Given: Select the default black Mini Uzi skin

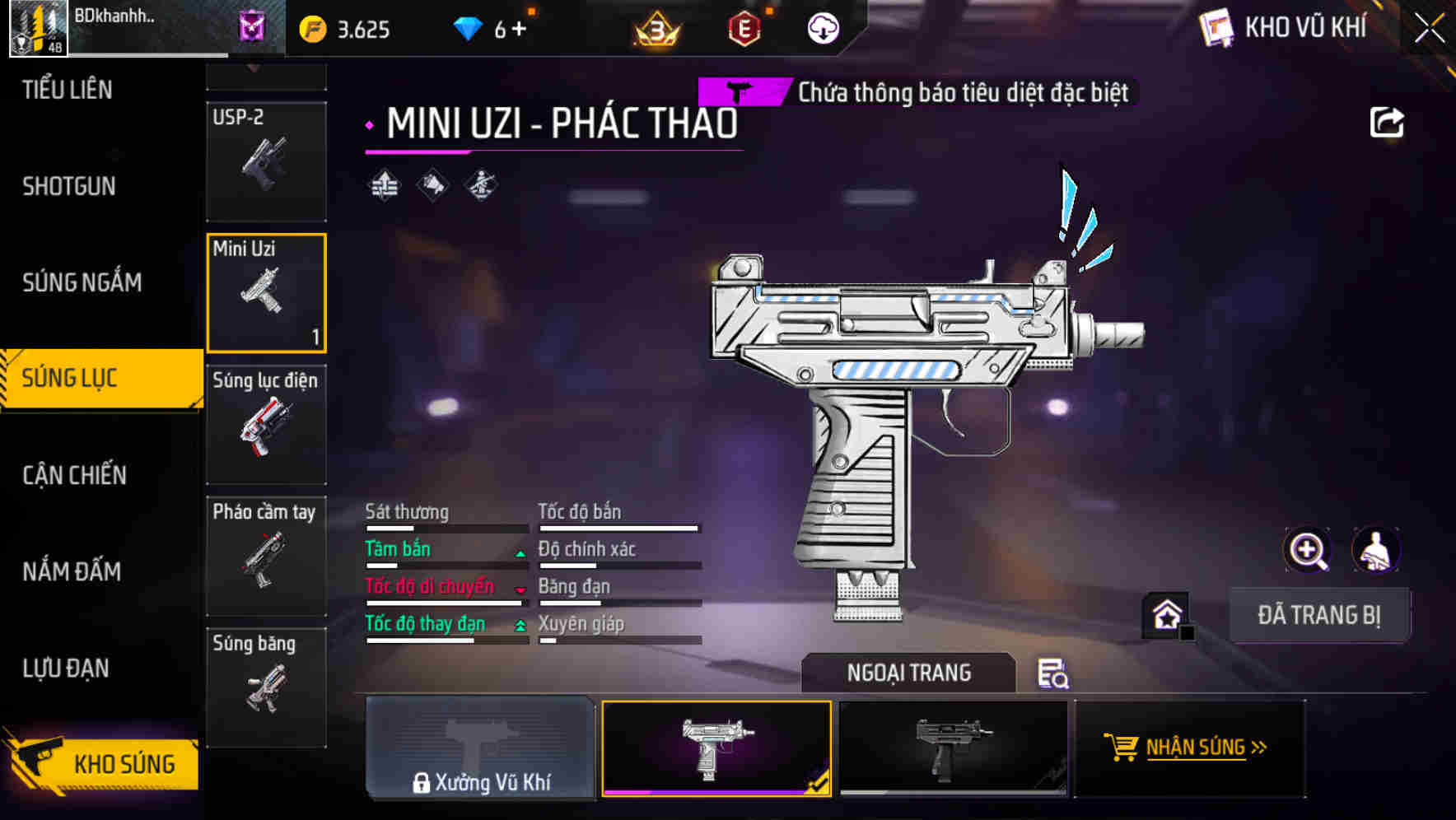Looking at the screenshot, I should click(953, 748).
